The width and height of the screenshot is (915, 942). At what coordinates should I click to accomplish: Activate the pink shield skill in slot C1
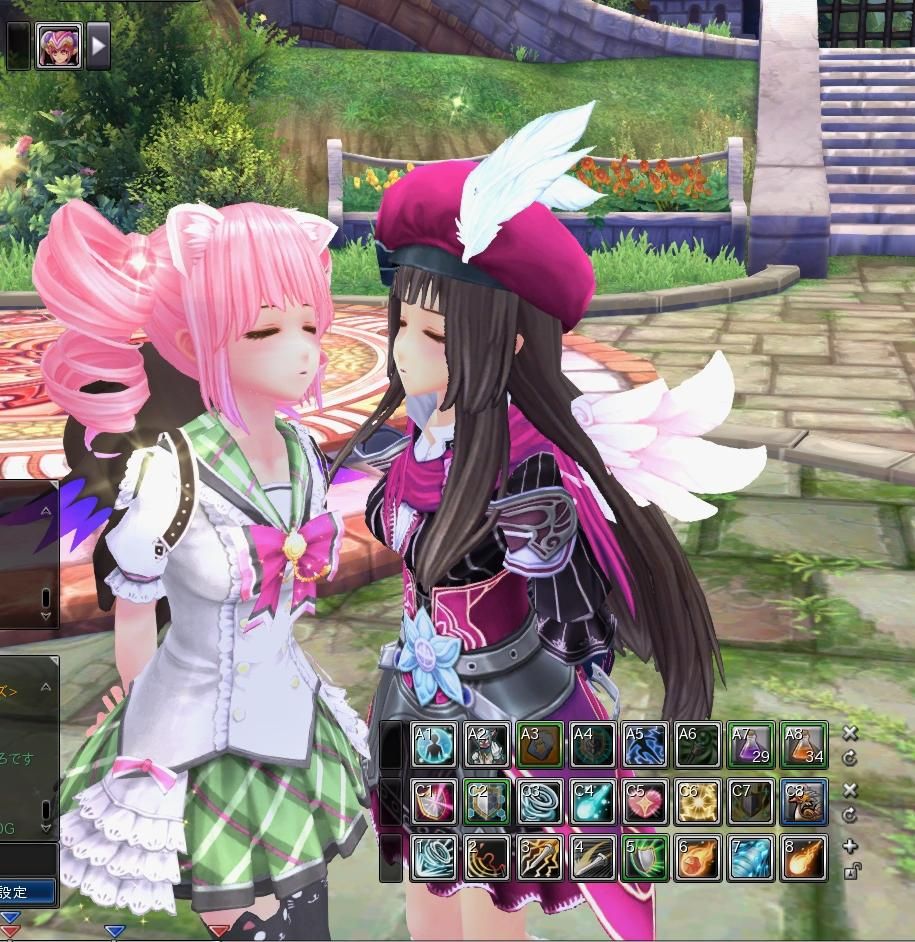434,802
